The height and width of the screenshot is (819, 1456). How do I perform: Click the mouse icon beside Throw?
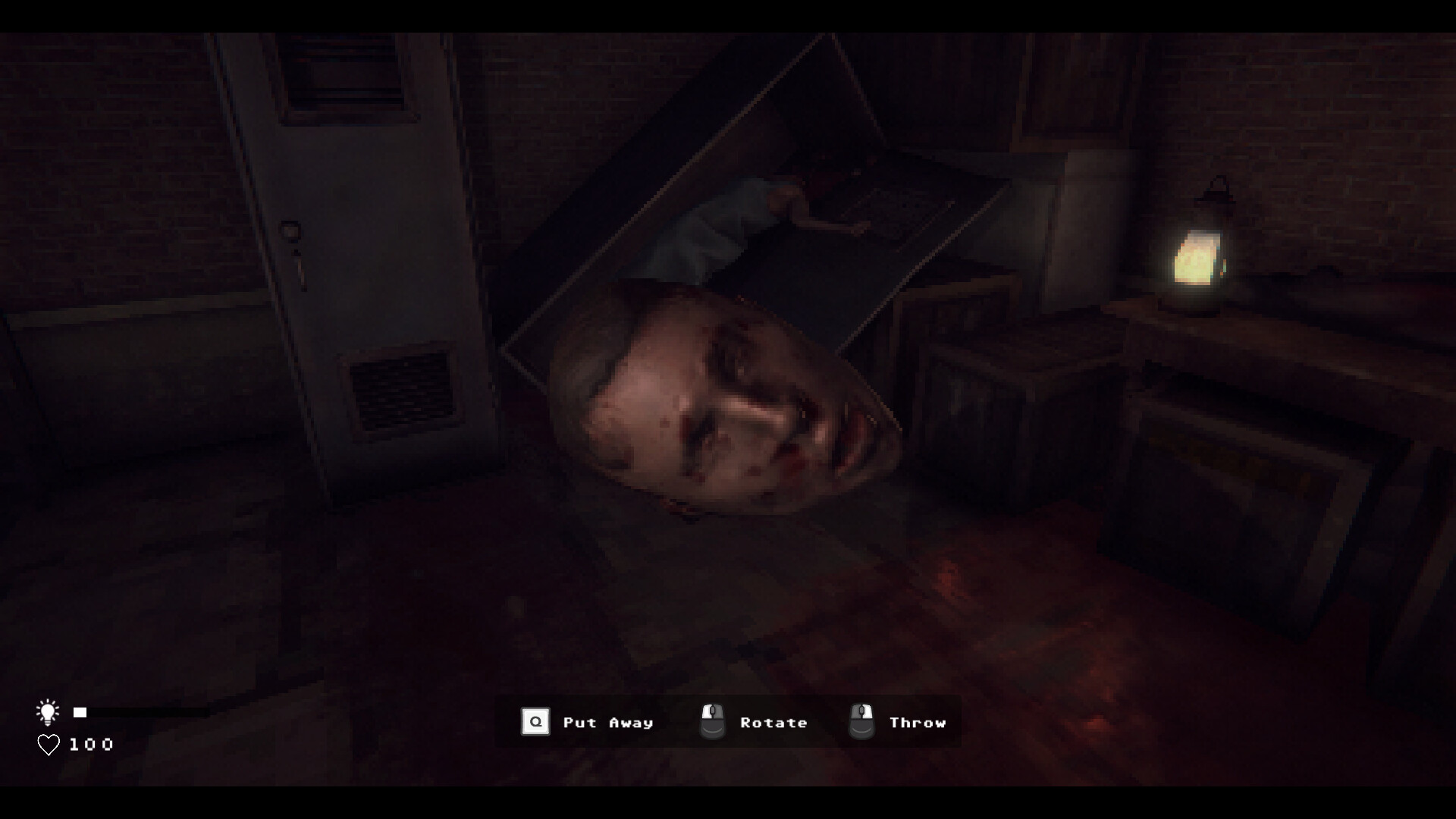click(861, 721)
